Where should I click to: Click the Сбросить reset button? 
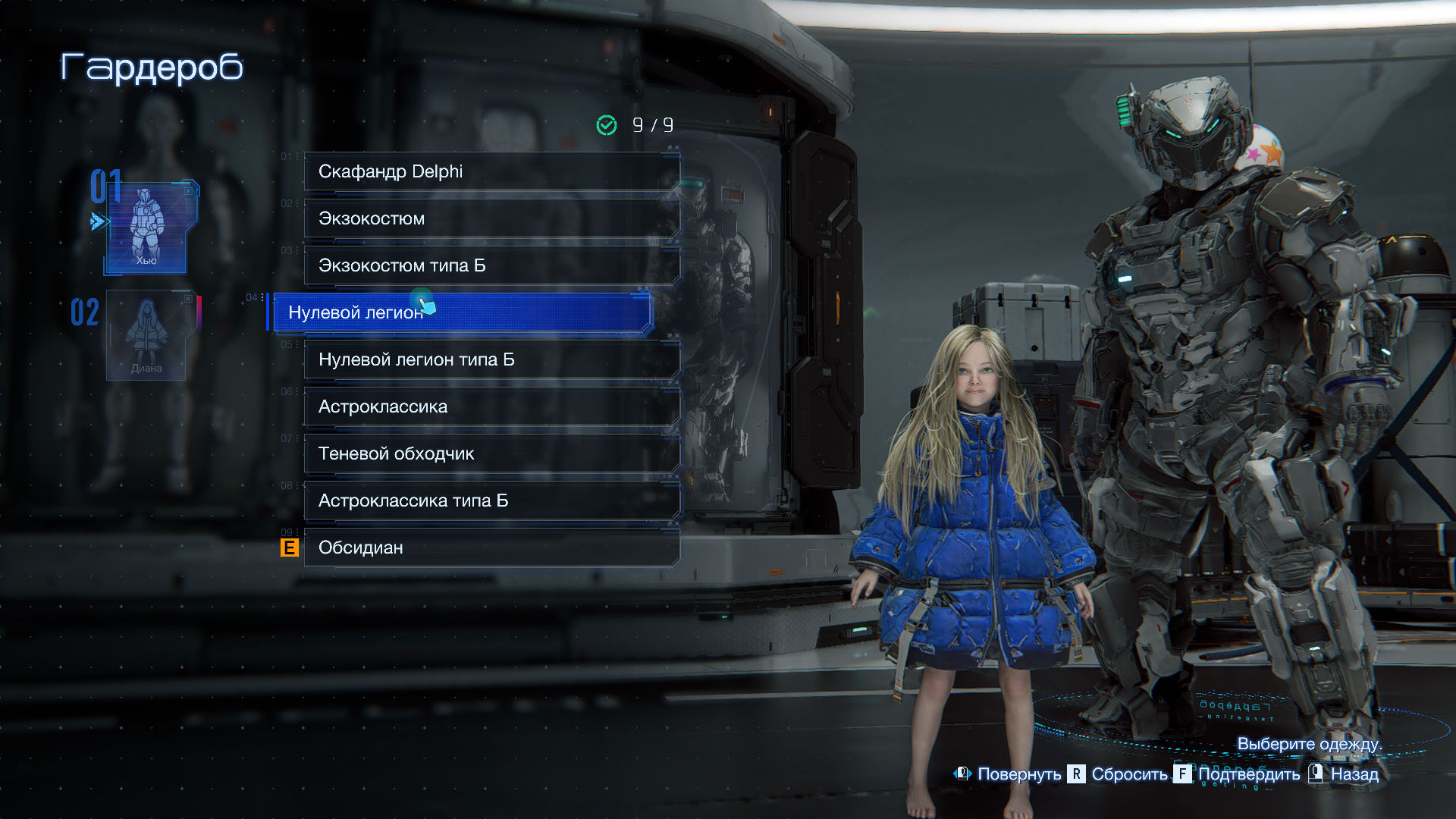pyautogui.click(x=1119, y=774)
